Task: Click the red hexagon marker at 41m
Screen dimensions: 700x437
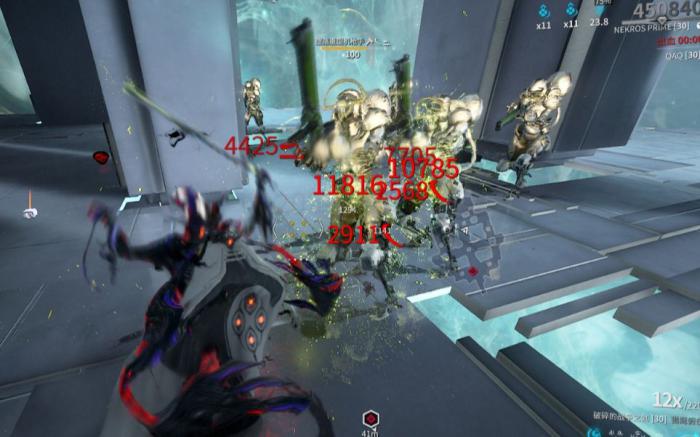Action: click(371, 418)
